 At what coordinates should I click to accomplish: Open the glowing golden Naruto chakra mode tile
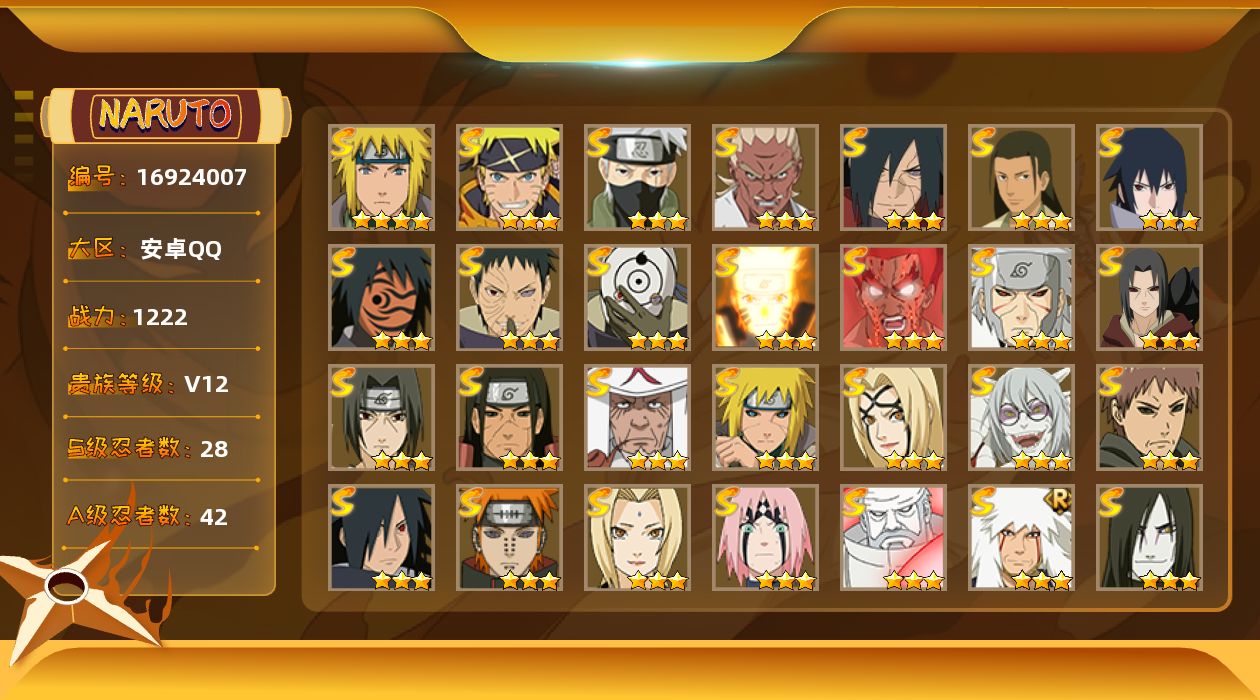(765, 298)
